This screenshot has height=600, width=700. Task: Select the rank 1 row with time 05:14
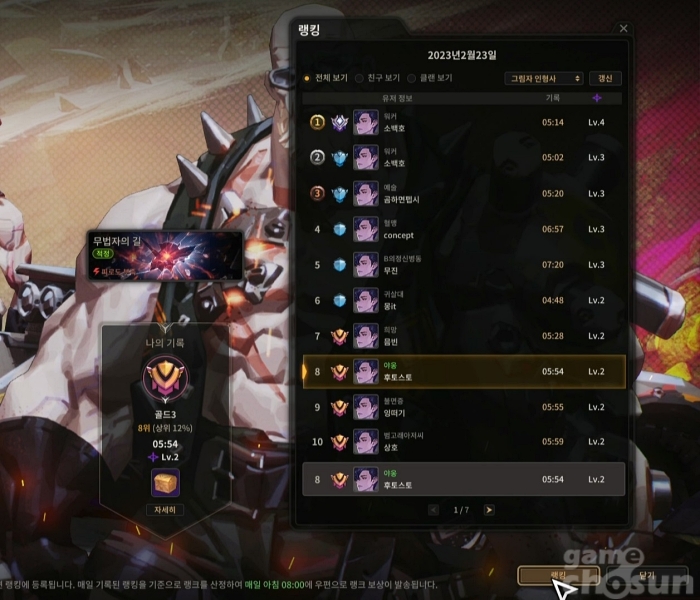[463, 123]
